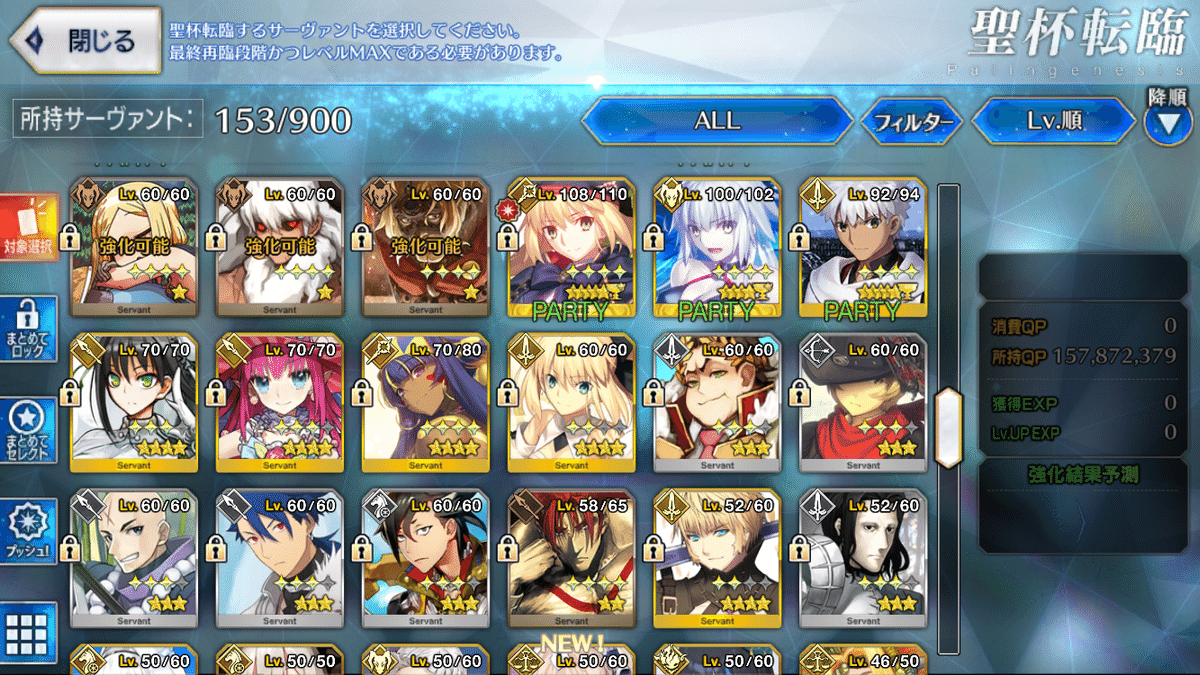Toggle the 降順 descending arrow
Screen dimensions: 1200x675
(x=1167, y=122)
